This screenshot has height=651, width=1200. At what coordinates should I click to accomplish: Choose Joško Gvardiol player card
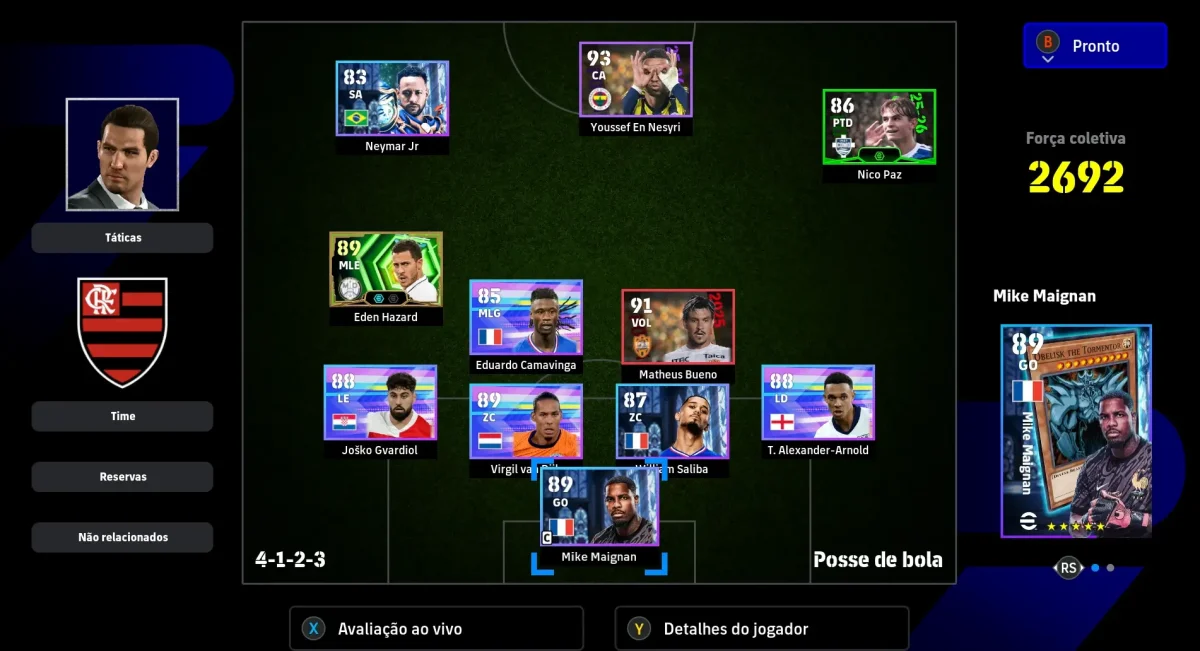380,402
